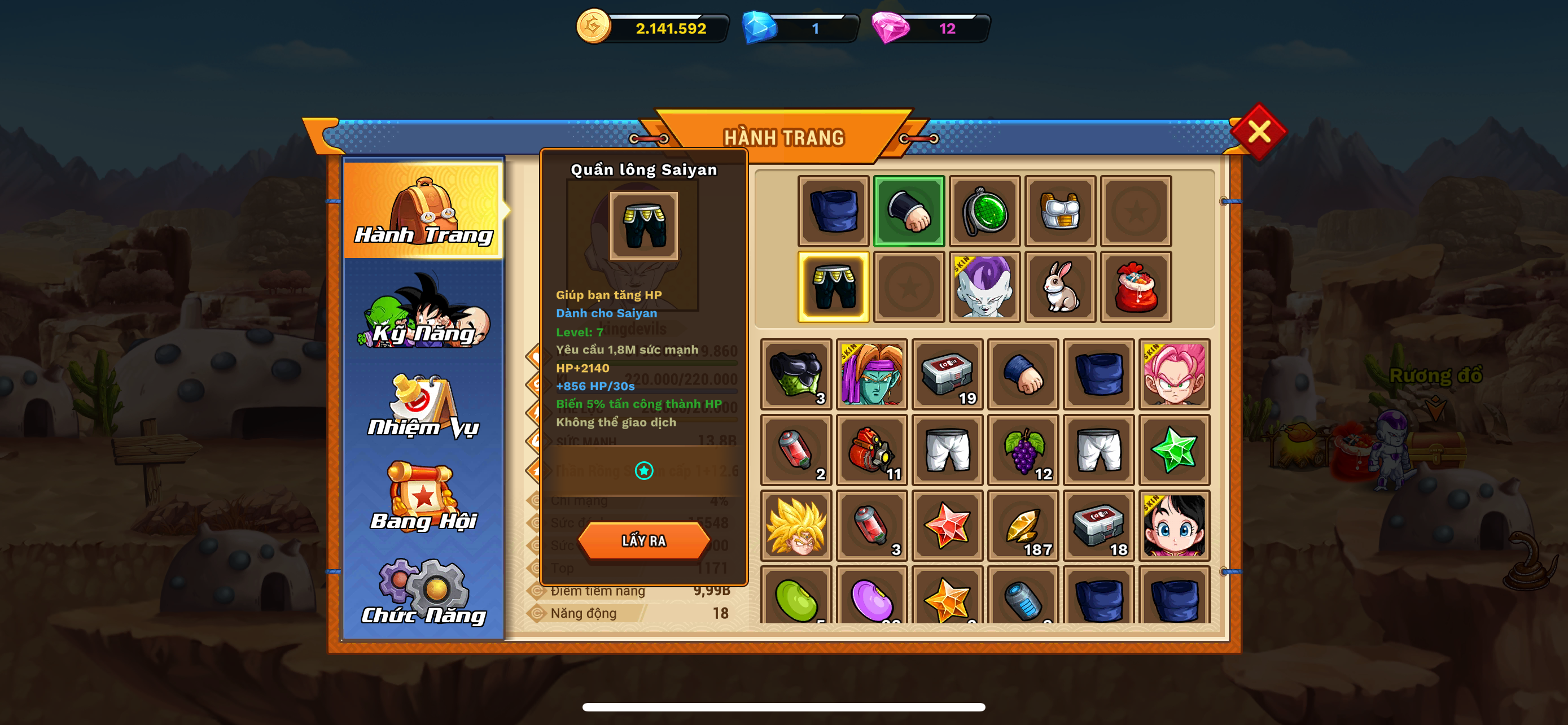Select the white rabbit pet slot

(x=1060, y=287)
